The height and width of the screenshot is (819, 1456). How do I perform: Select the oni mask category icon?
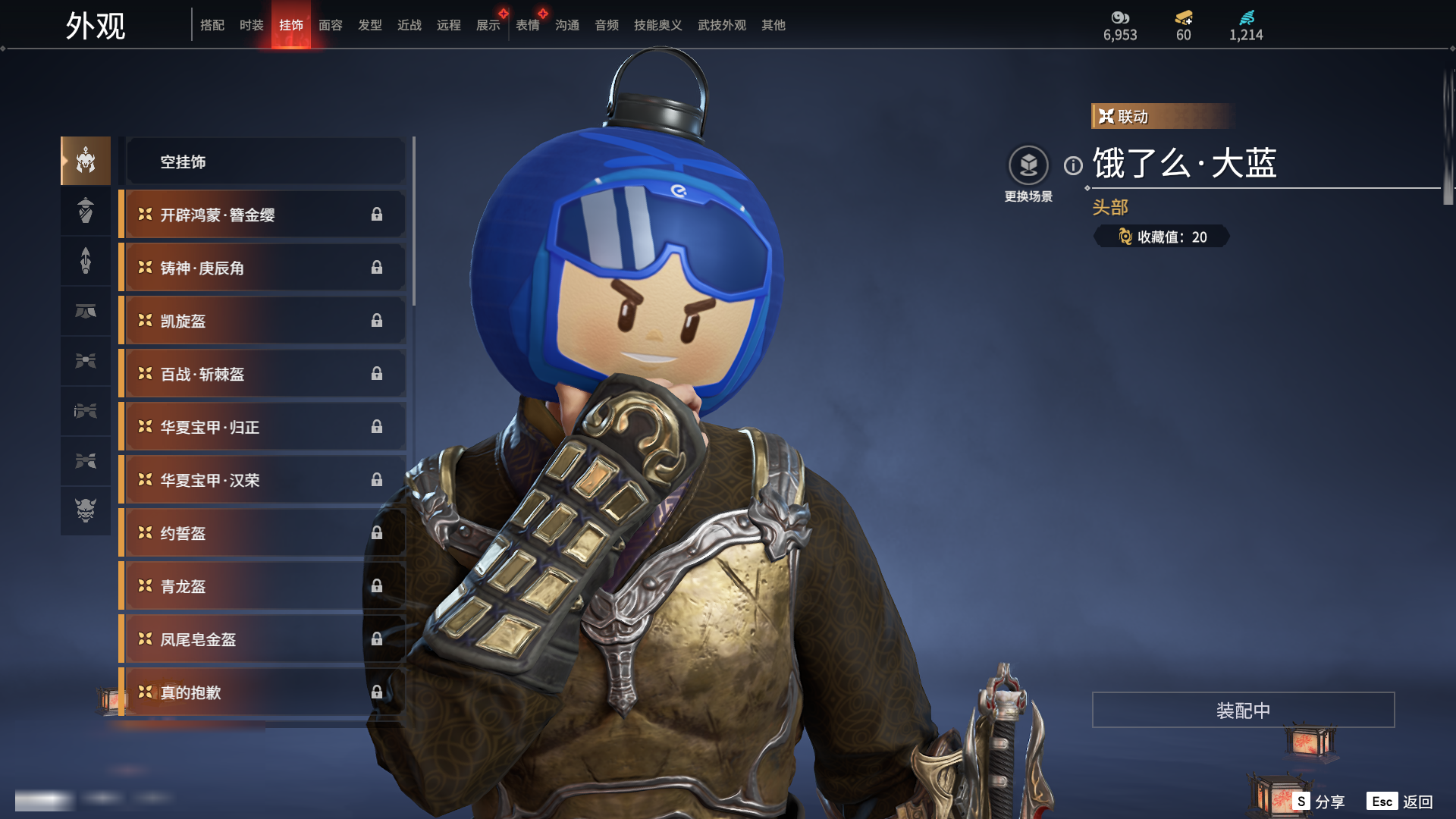[86, 510]
